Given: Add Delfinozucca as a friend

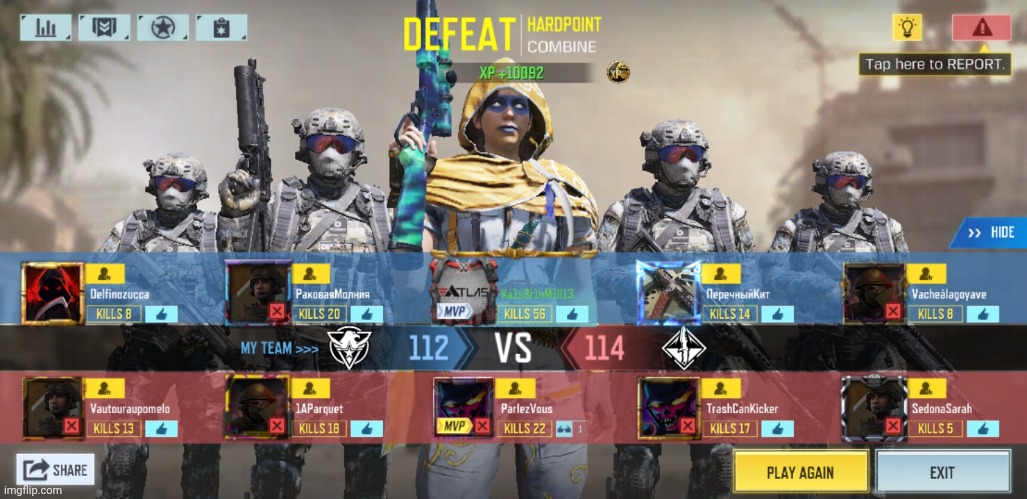Looking at the screenshot, I should (x=104, y=273).
